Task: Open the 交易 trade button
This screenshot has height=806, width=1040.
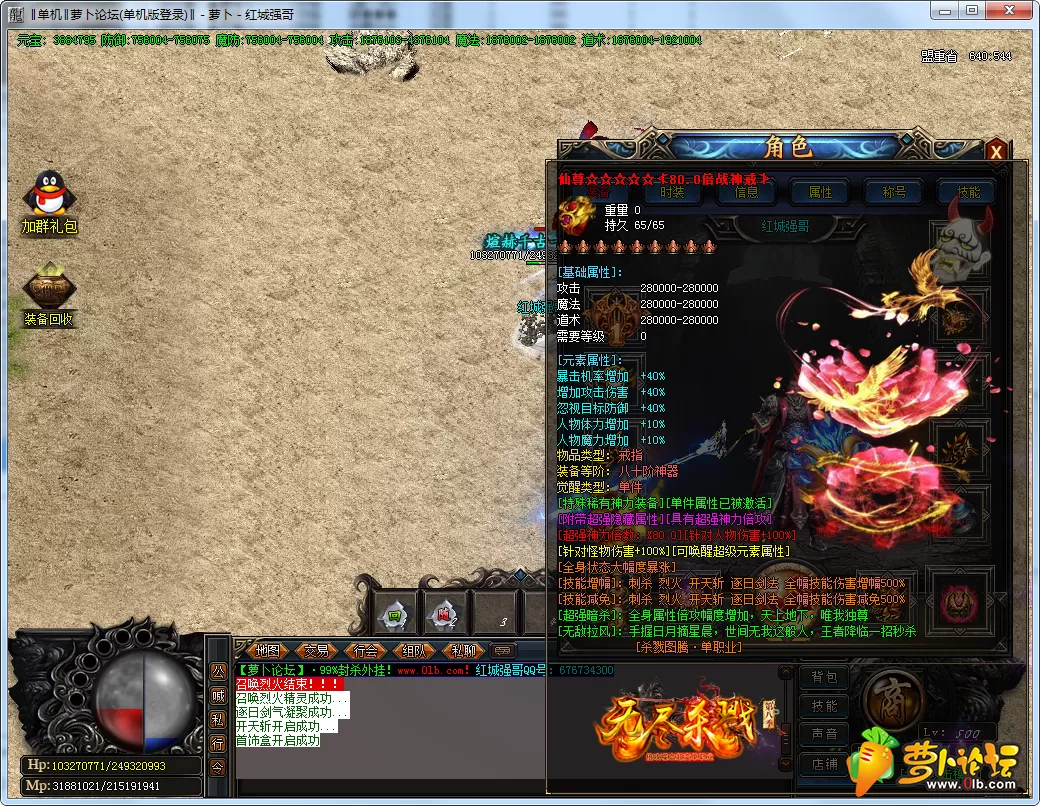Action: [x=316, y=650]
